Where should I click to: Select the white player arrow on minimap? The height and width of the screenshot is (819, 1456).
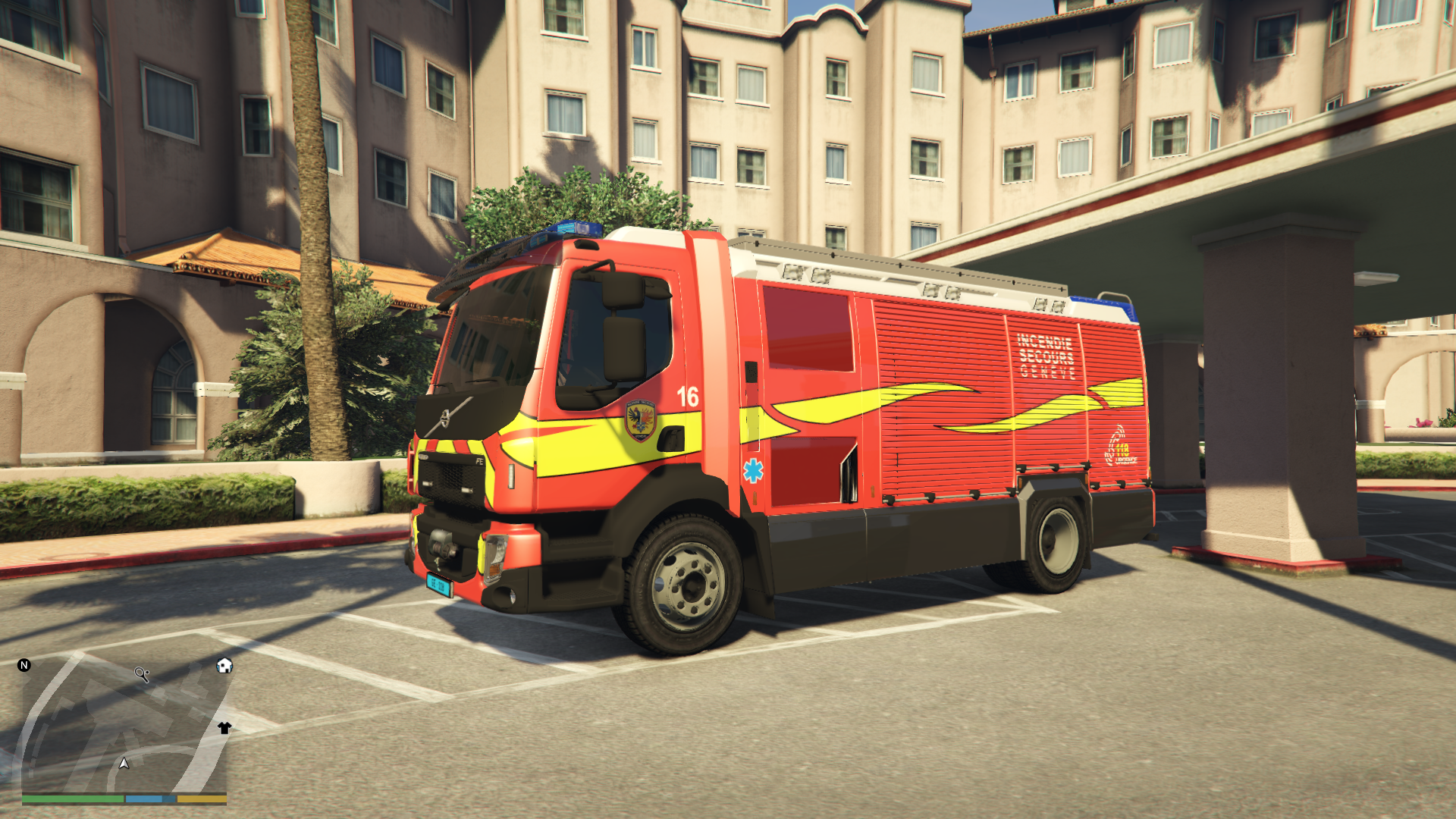point(124,764)
